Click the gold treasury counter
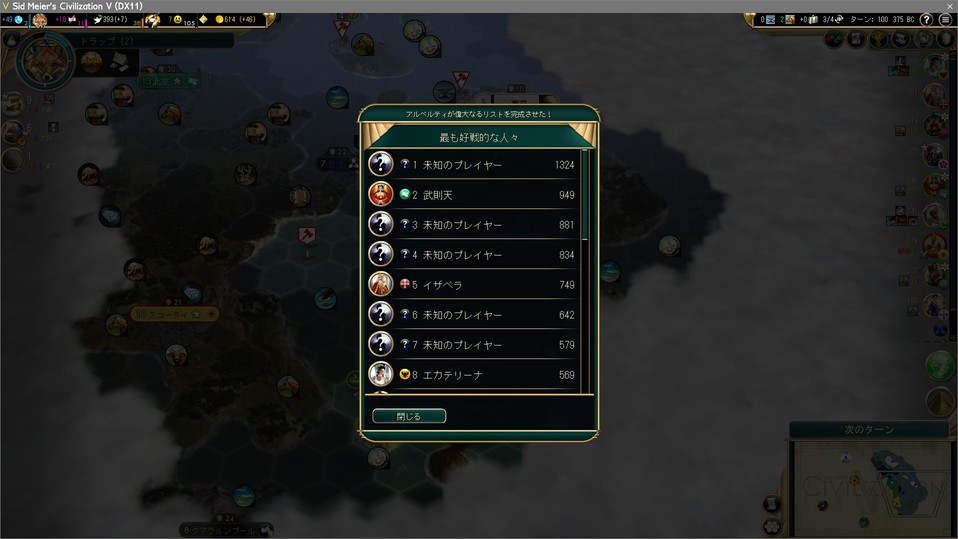The height and width of the screenshot is (539, 958). 236,19
